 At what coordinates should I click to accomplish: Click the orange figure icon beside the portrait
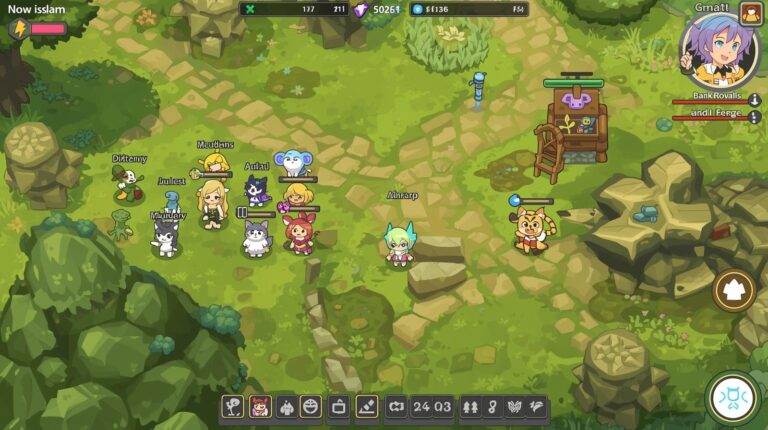(751, 13)
